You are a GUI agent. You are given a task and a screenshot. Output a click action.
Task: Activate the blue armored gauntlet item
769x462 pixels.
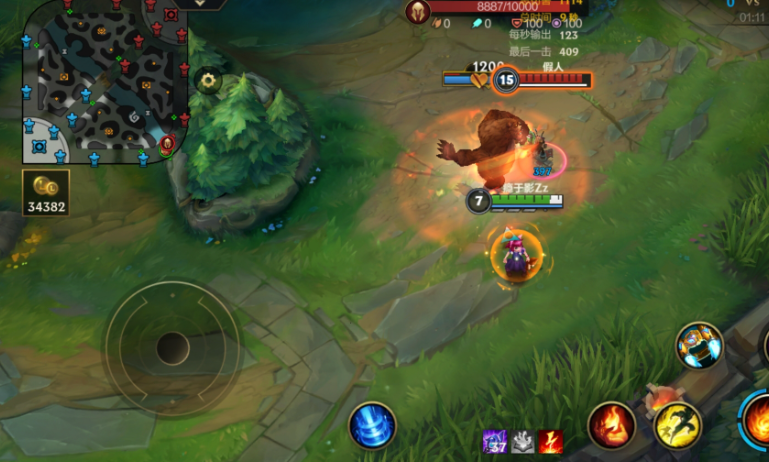(x=698, y=345)
